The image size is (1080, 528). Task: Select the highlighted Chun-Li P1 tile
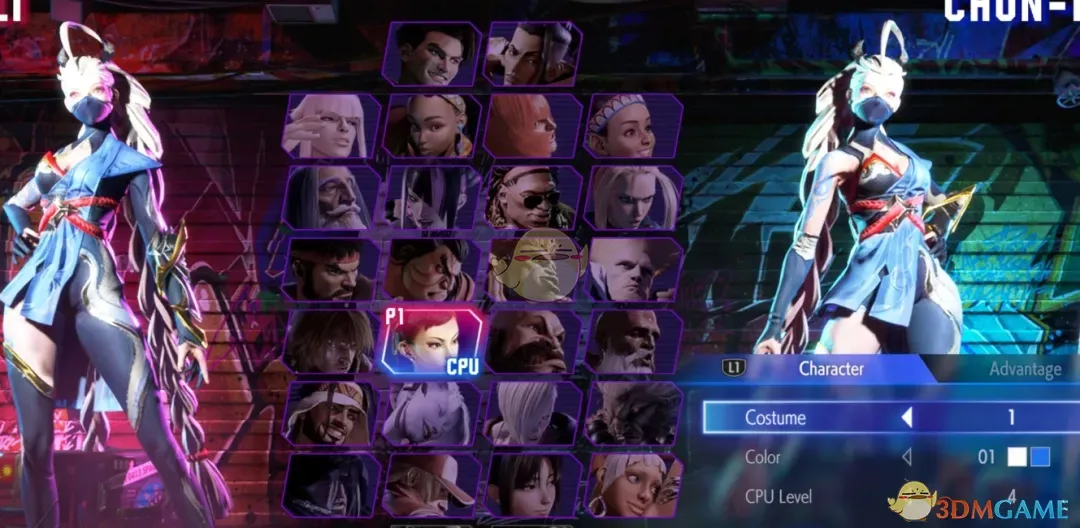(x=432, y=342)
